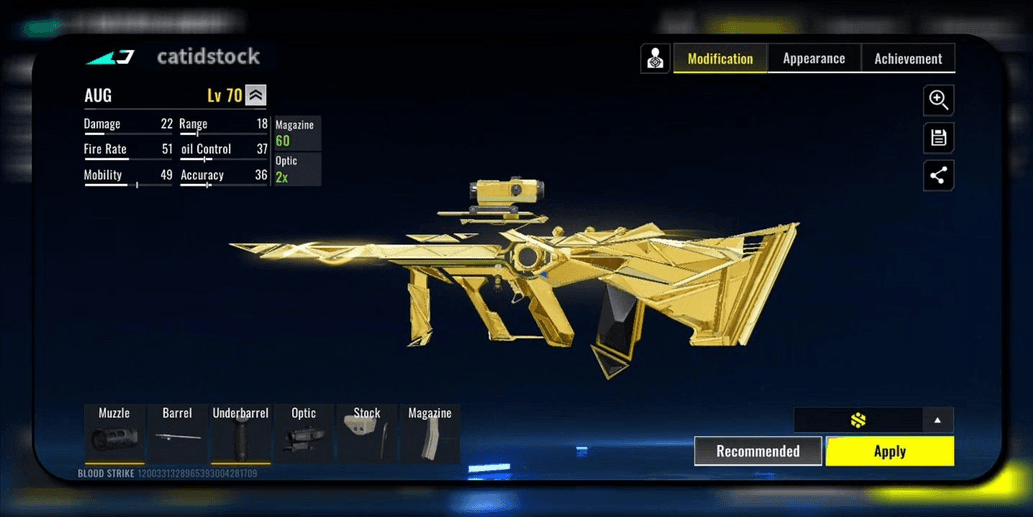Save the loadout with the floppy disk icon
Image resolution: width=1033 pixels, height=517 pixels.
click(938, 138)
